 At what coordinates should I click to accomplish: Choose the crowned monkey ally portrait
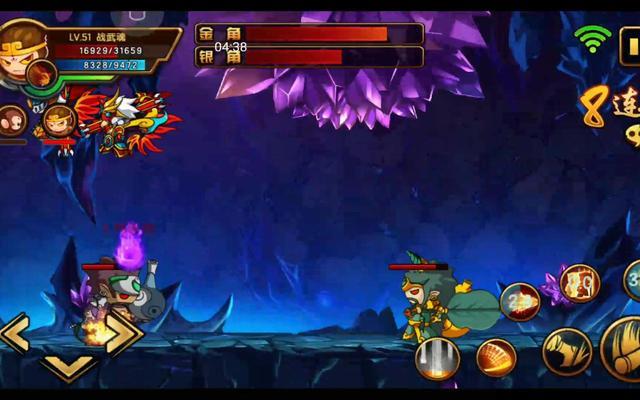pyautogui.click(x=57, y=121)
